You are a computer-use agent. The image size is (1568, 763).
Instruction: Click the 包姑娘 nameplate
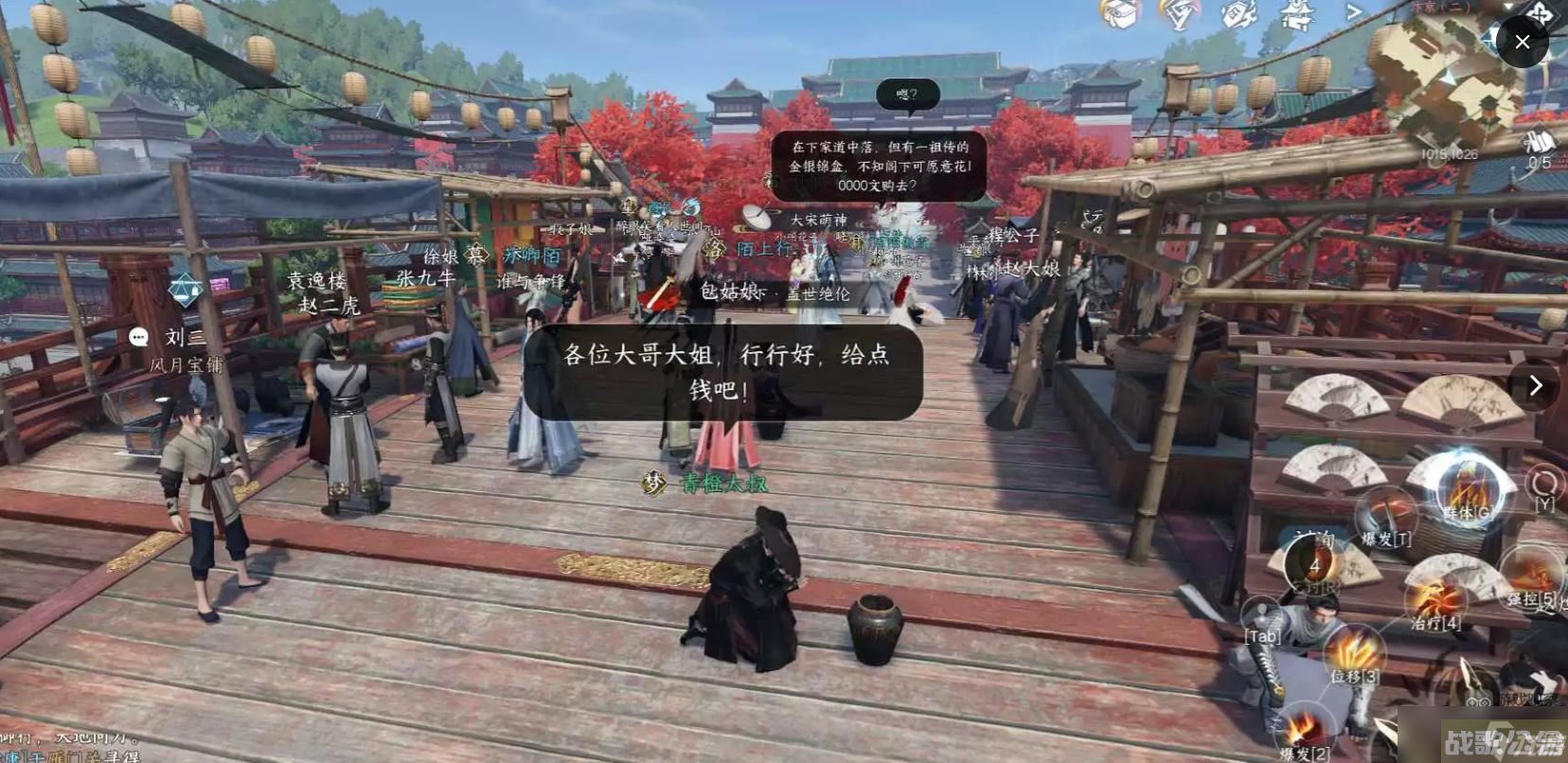click(x=727, y=293)
